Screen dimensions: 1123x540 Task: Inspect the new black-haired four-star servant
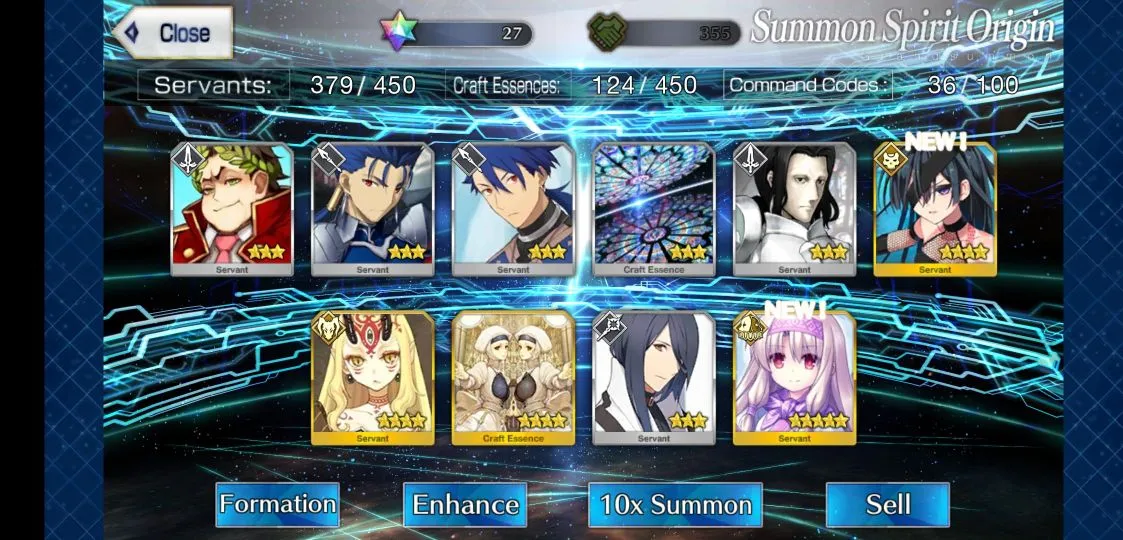tap(935, 208)
